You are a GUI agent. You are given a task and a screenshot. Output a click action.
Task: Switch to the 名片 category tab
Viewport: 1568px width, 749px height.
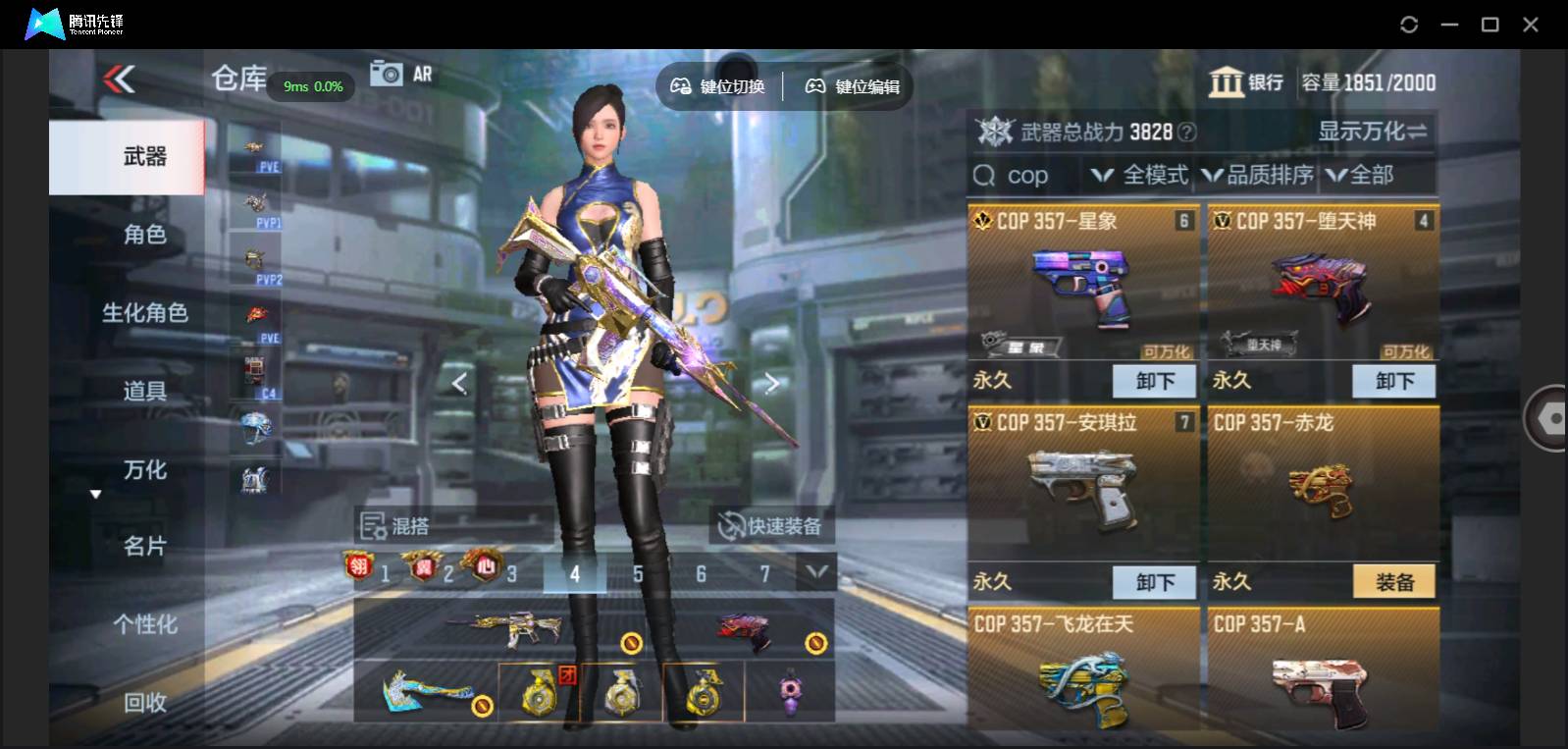pyautogui.click(x=144, y=546)
